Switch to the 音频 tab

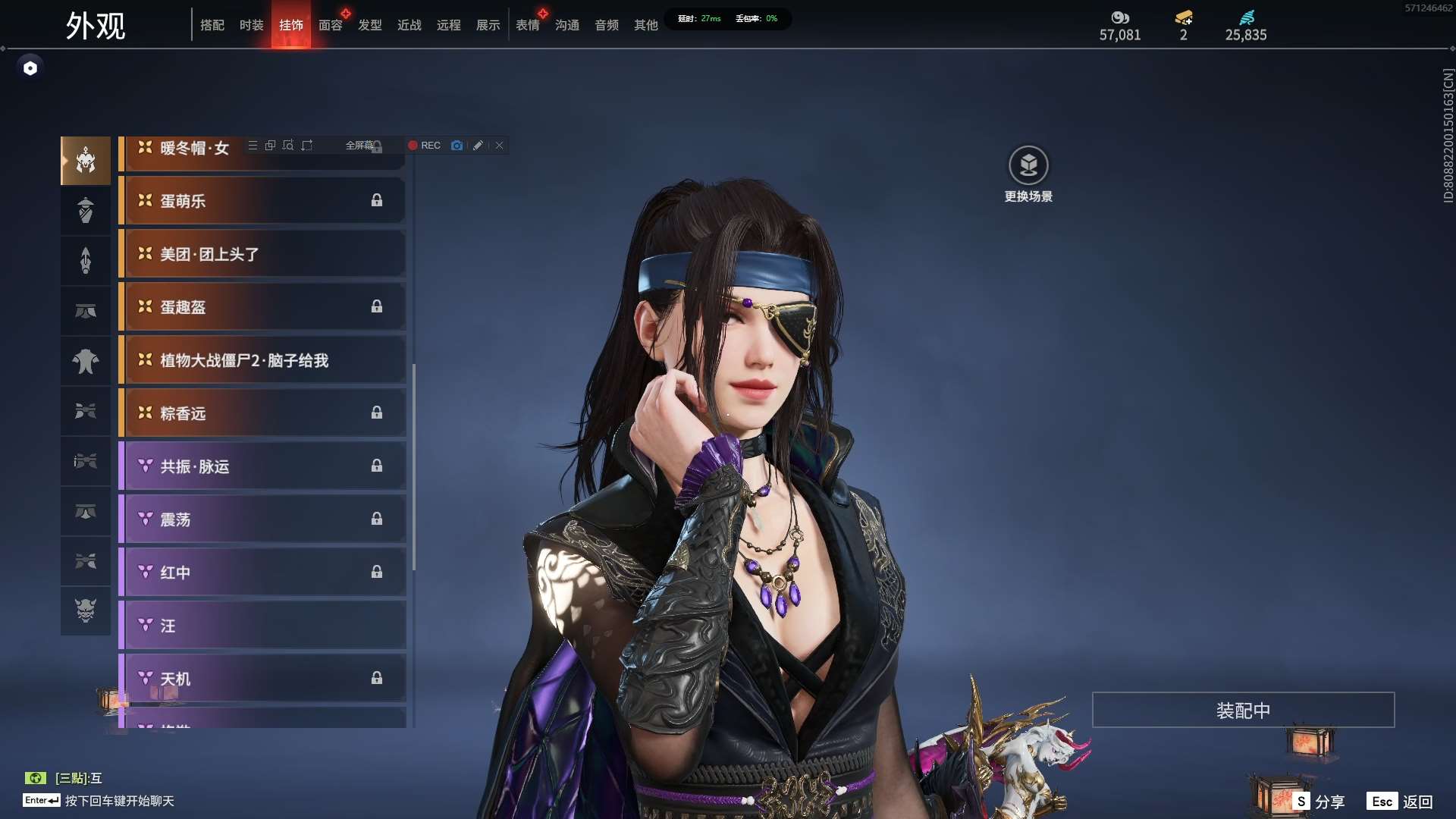(x=606, y=25)
